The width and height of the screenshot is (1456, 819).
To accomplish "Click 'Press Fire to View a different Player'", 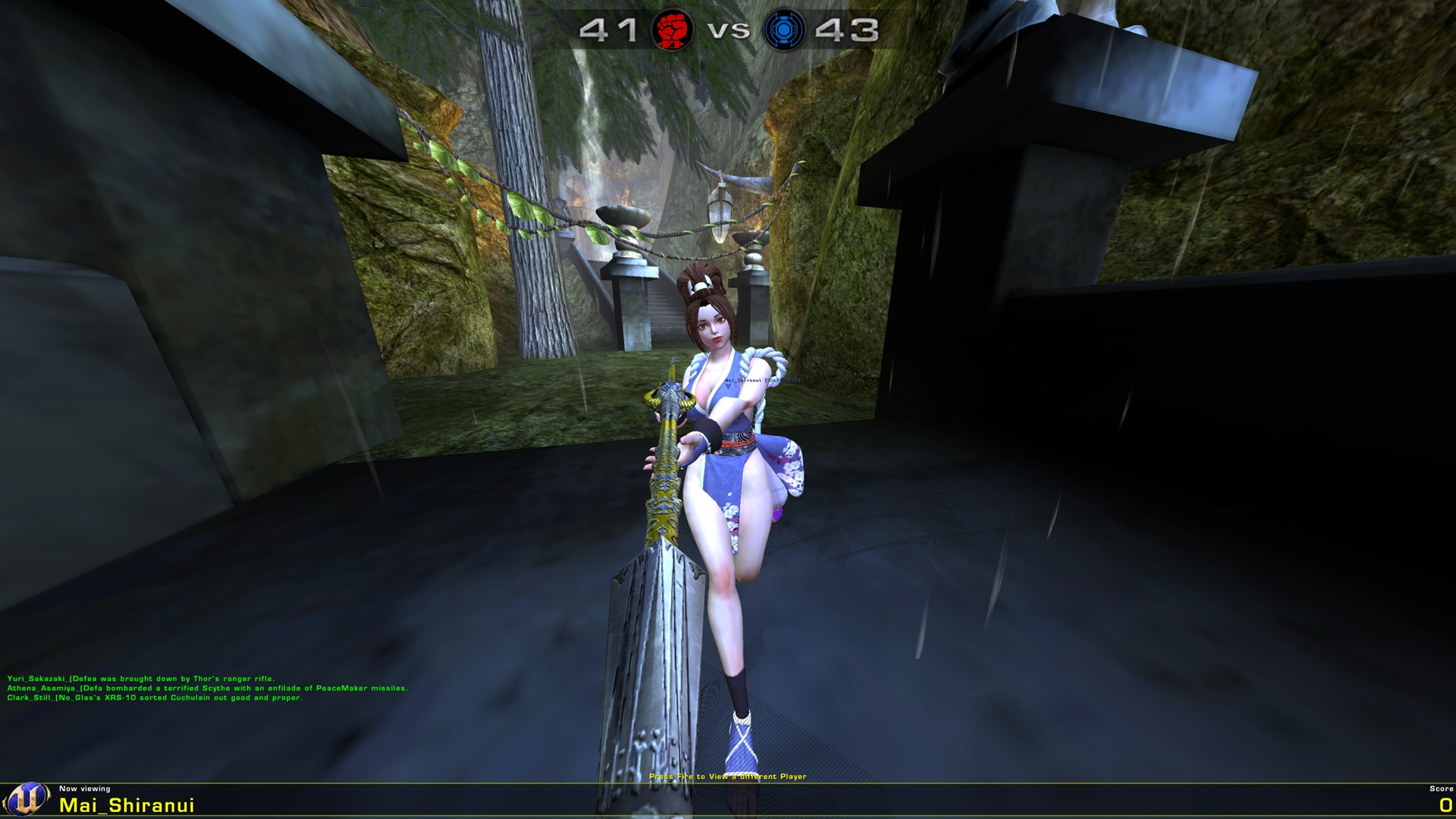I will (730, 776).
